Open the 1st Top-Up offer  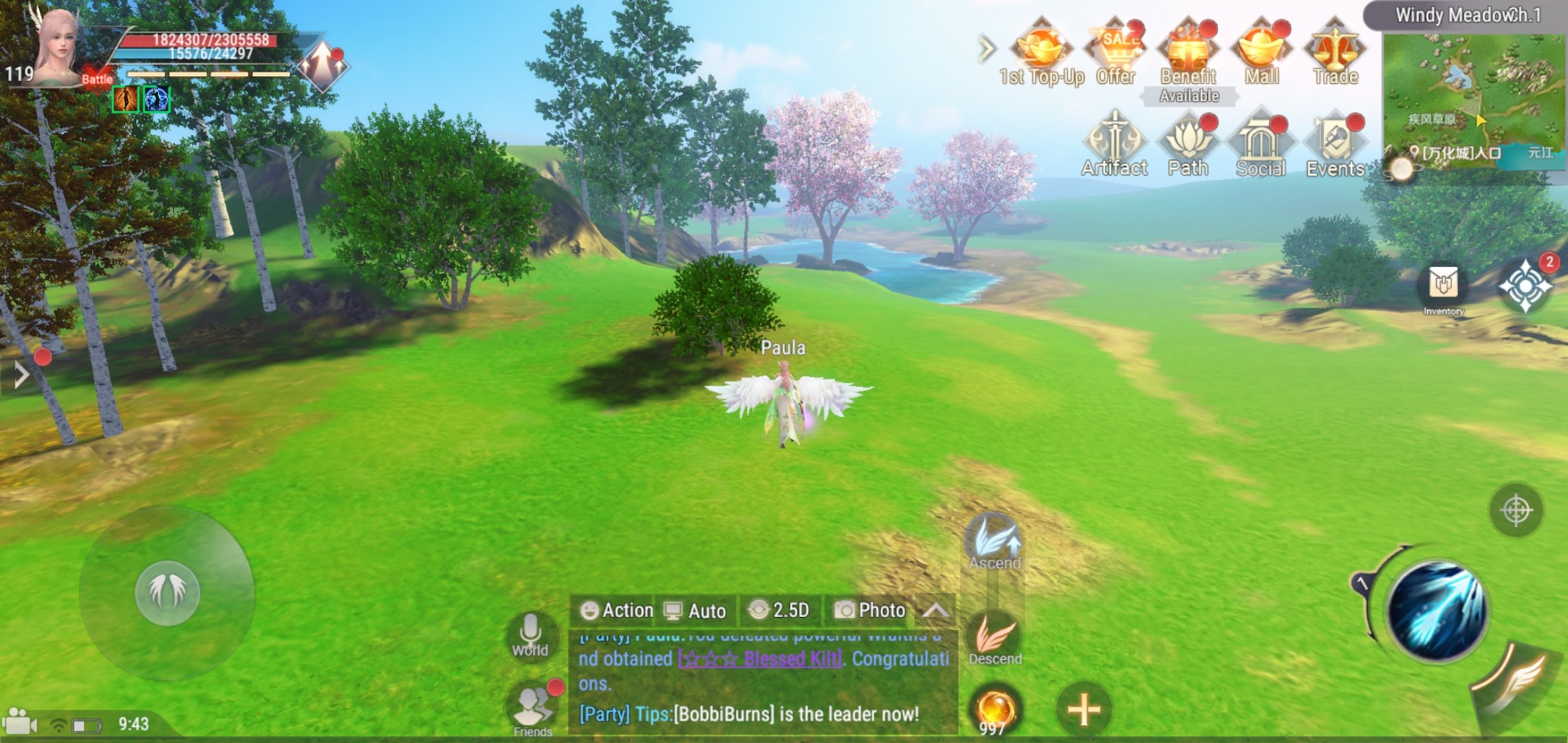(1041, 52)
